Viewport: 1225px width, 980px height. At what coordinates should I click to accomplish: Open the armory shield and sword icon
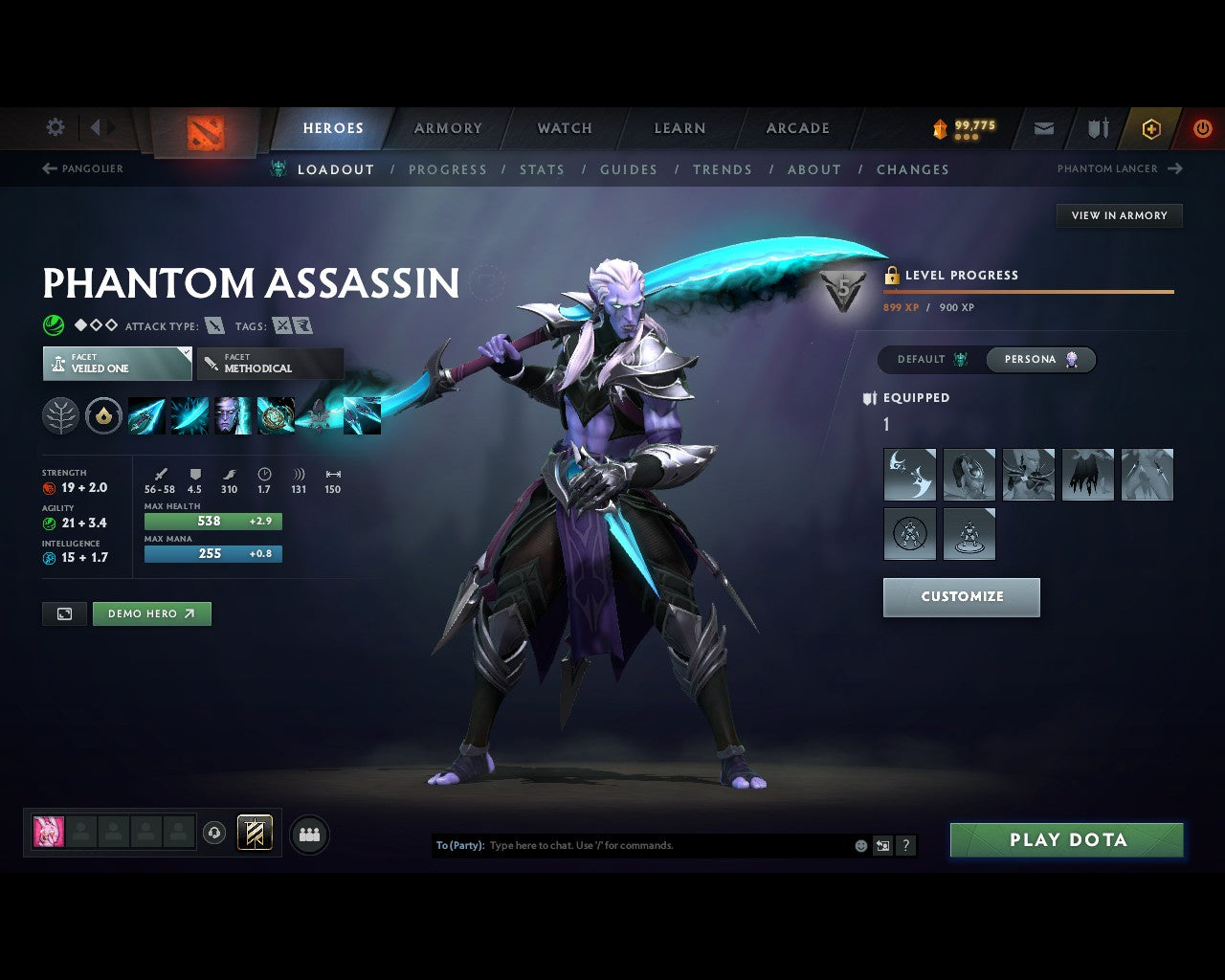[x=1096, y=128]
